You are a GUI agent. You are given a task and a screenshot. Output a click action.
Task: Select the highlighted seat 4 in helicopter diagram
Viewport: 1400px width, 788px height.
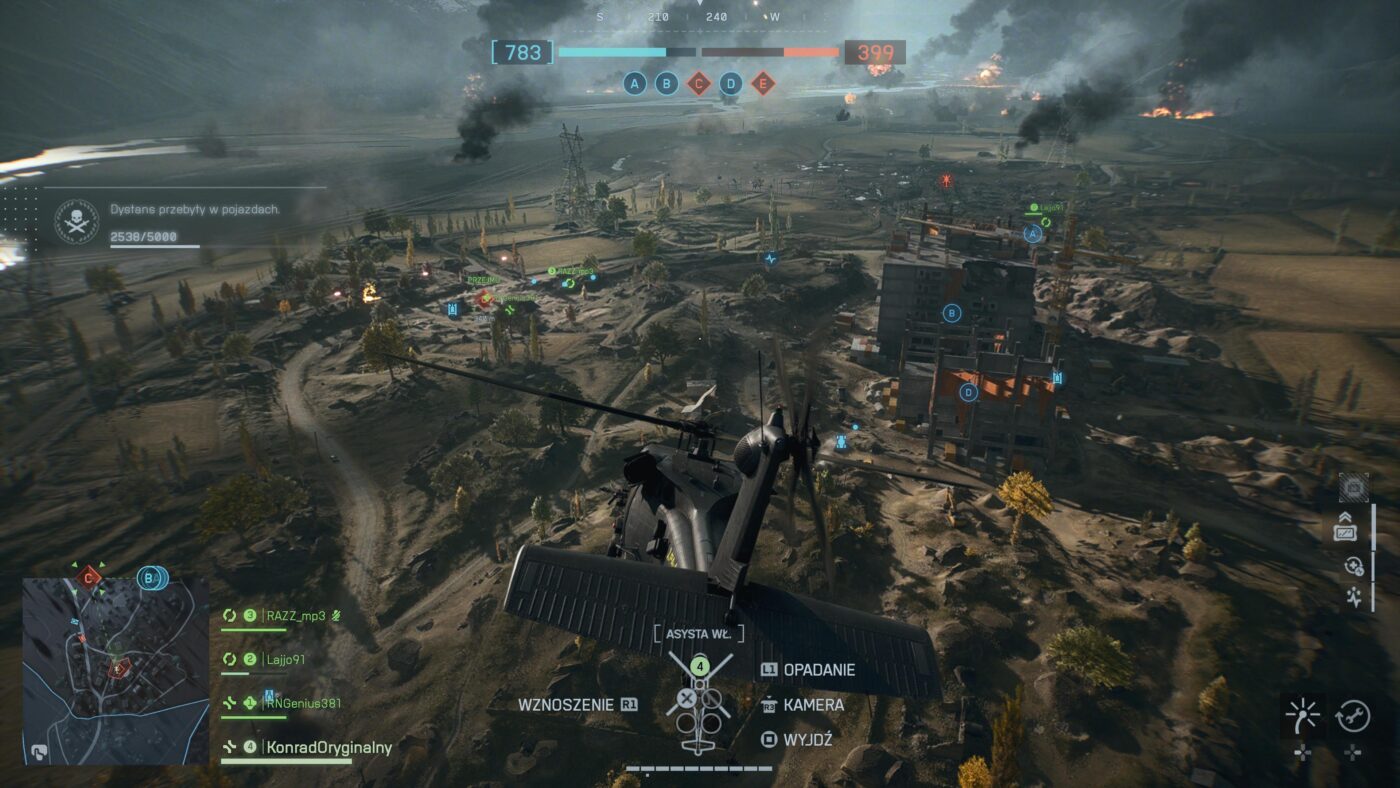[x=701, y=665]
